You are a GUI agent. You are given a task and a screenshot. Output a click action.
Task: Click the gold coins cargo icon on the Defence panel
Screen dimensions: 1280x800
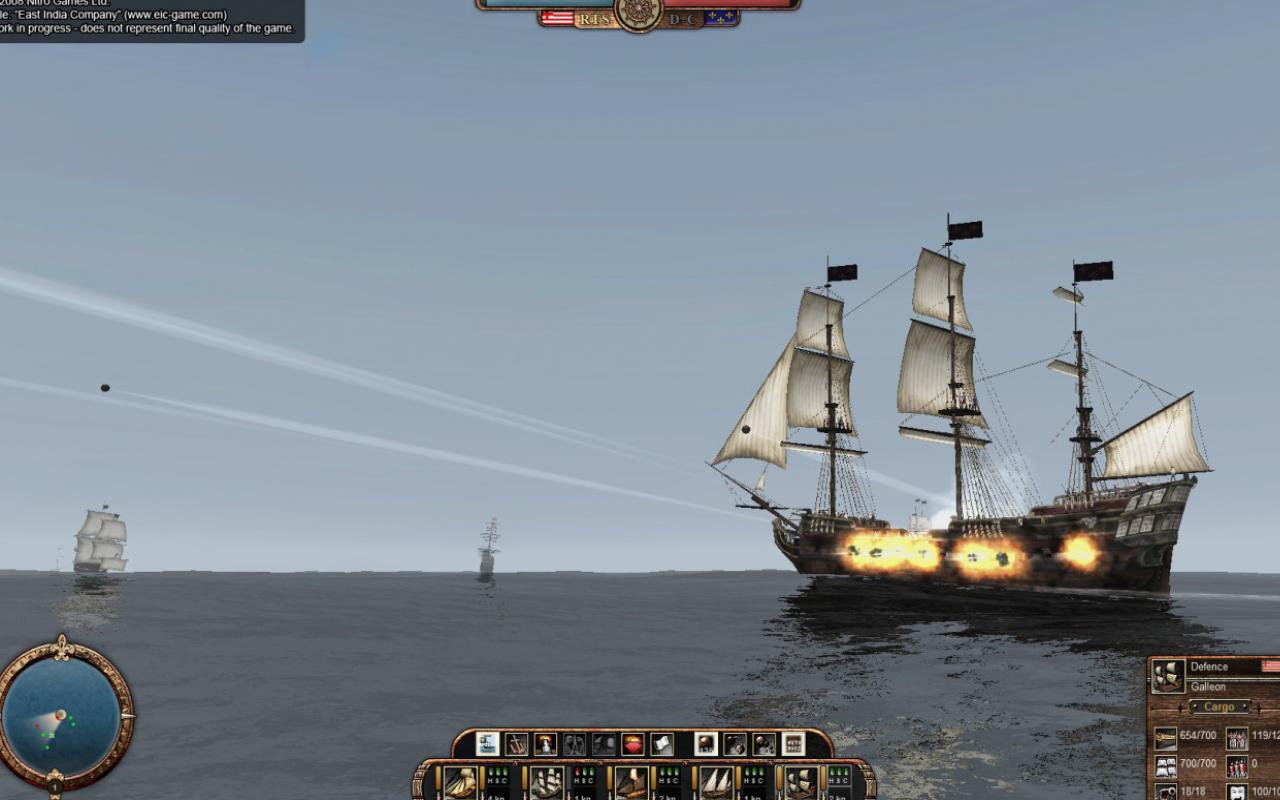coord(1166,736)
